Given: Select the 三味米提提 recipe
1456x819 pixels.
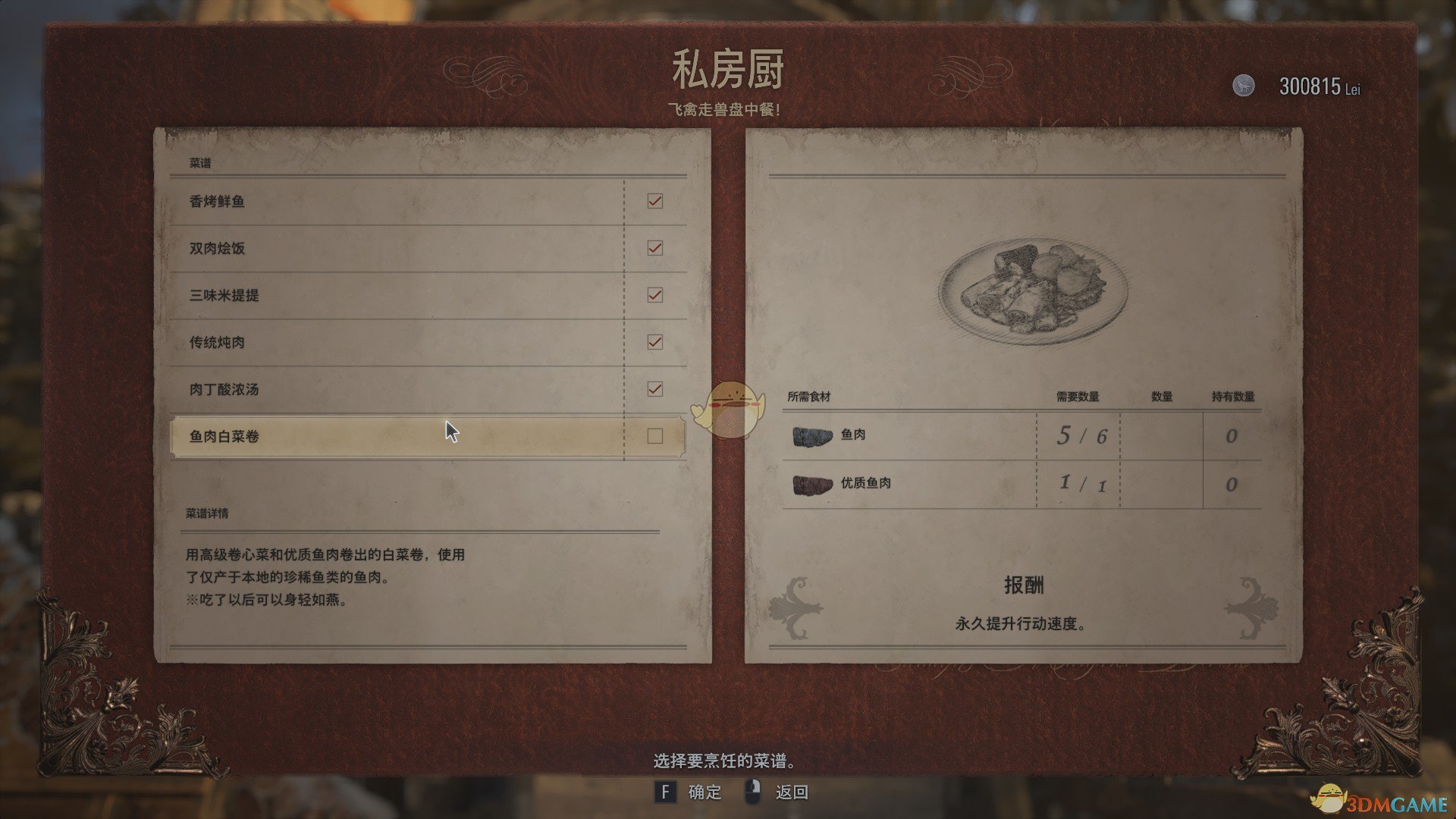Looking at the screenshot, I should point(341,295).
